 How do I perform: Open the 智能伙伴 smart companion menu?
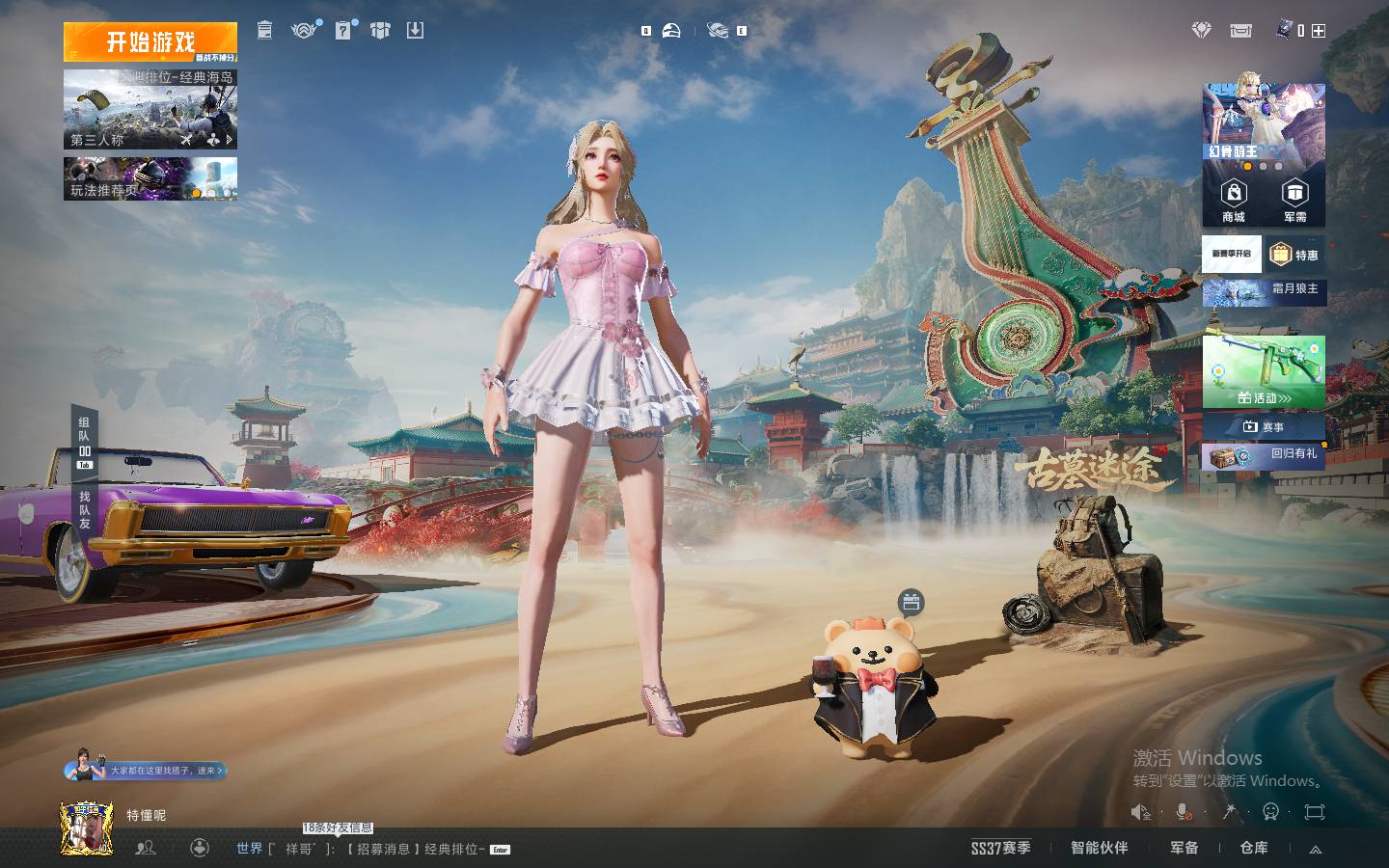click(1099, 848)
